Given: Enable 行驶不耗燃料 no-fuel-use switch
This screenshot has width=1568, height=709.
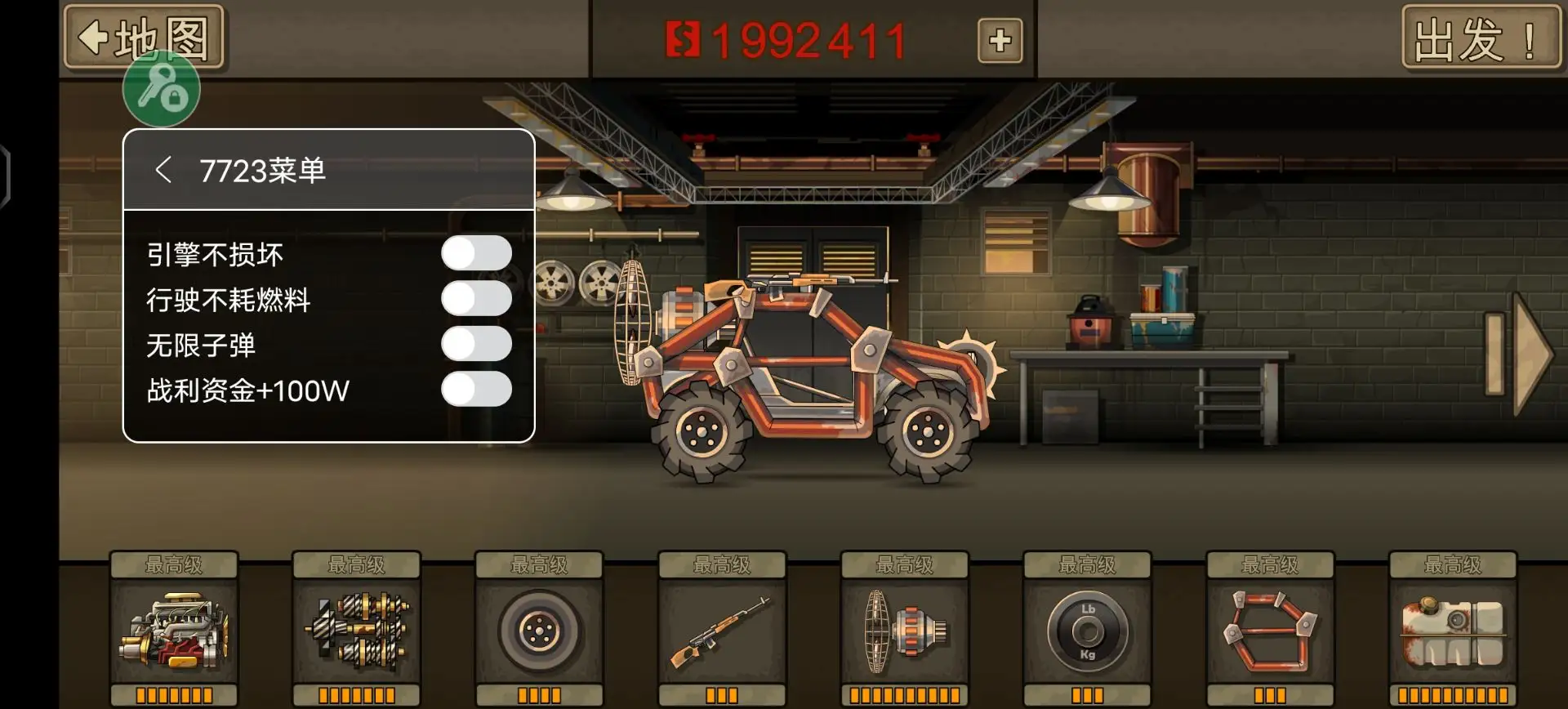Looking at the screenshot, I should click(x=476, y=299).
